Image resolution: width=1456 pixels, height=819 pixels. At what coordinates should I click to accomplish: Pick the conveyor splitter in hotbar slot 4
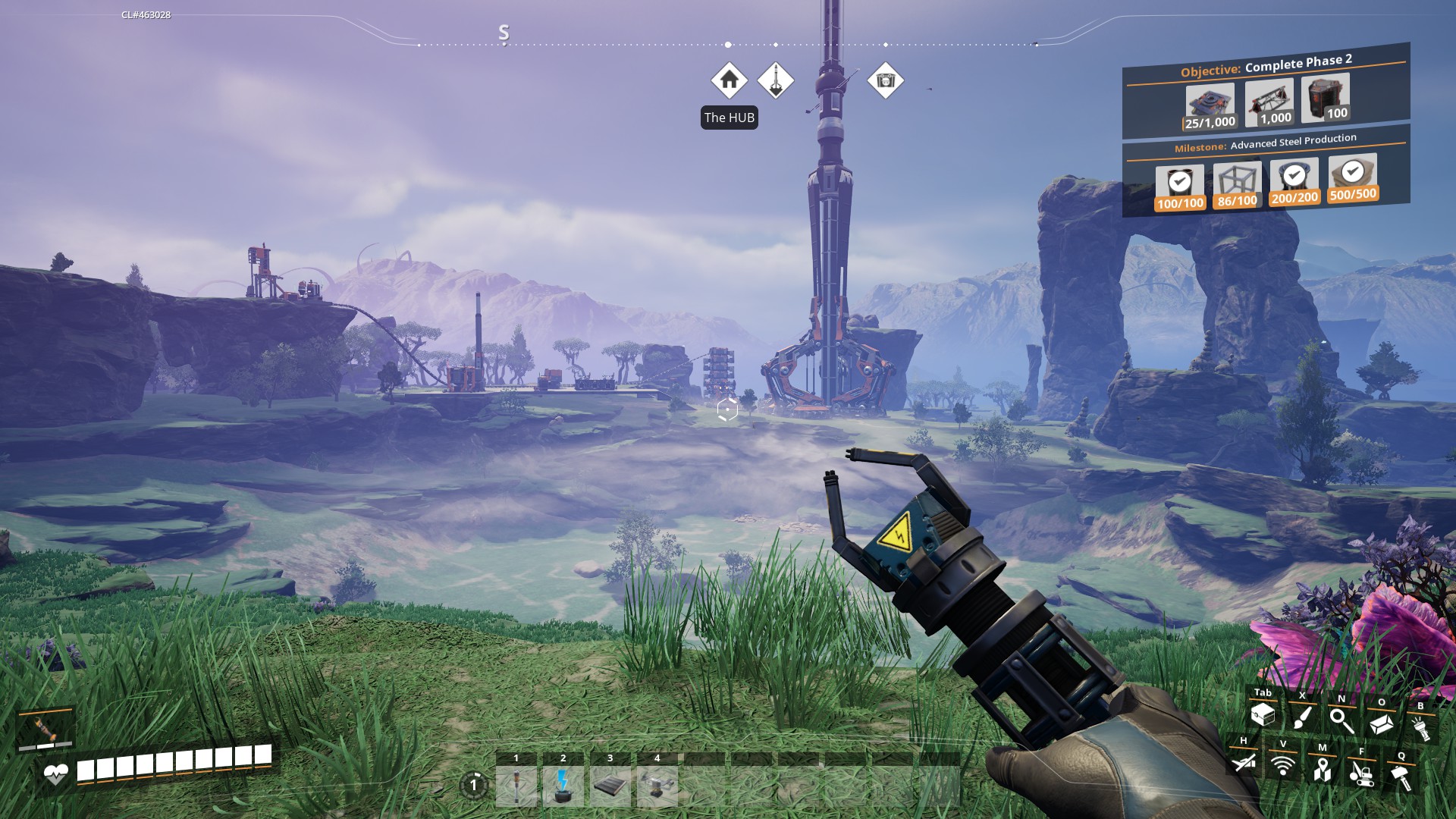(657, 786)
